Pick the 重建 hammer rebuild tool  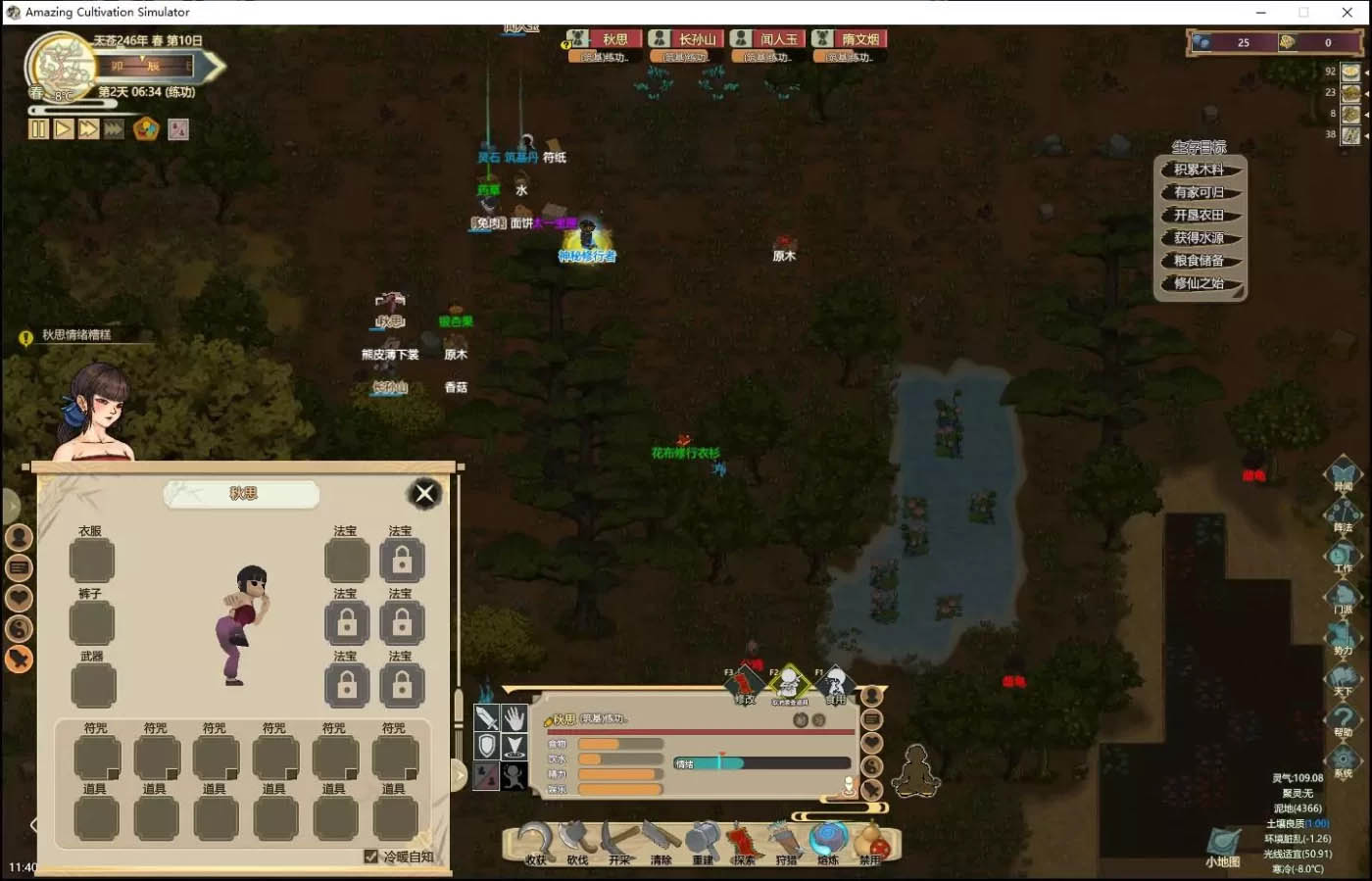pos(703,842)
